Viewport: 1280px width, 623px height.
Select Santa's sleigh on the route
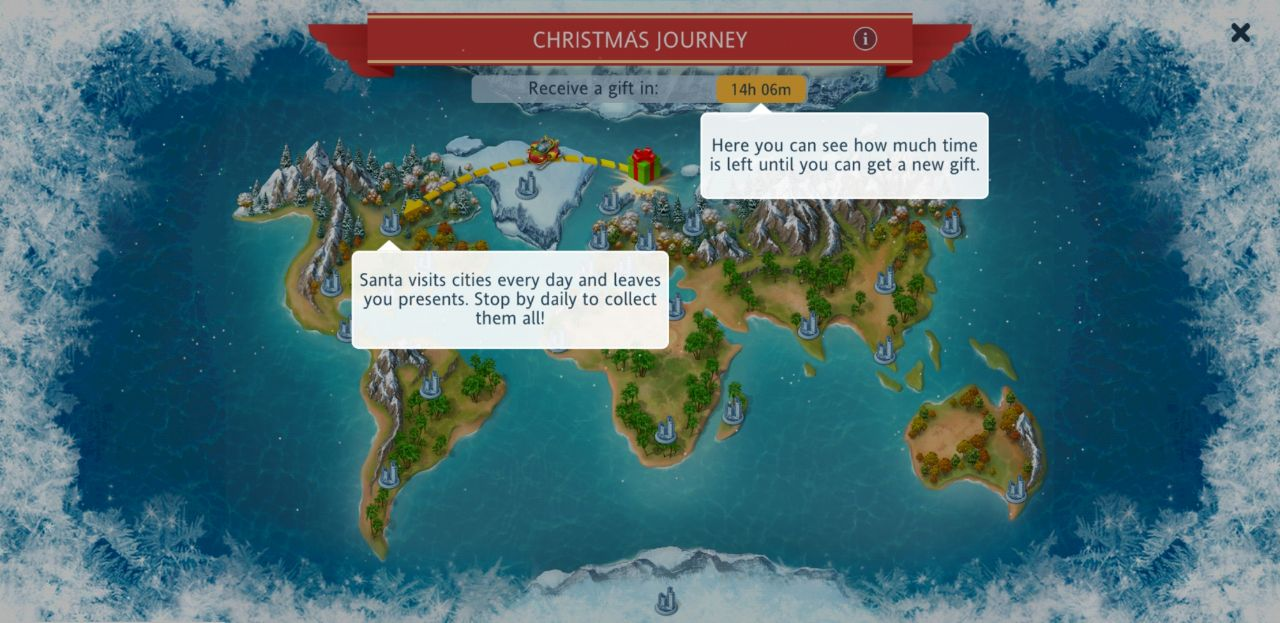[x=546, y=151]
